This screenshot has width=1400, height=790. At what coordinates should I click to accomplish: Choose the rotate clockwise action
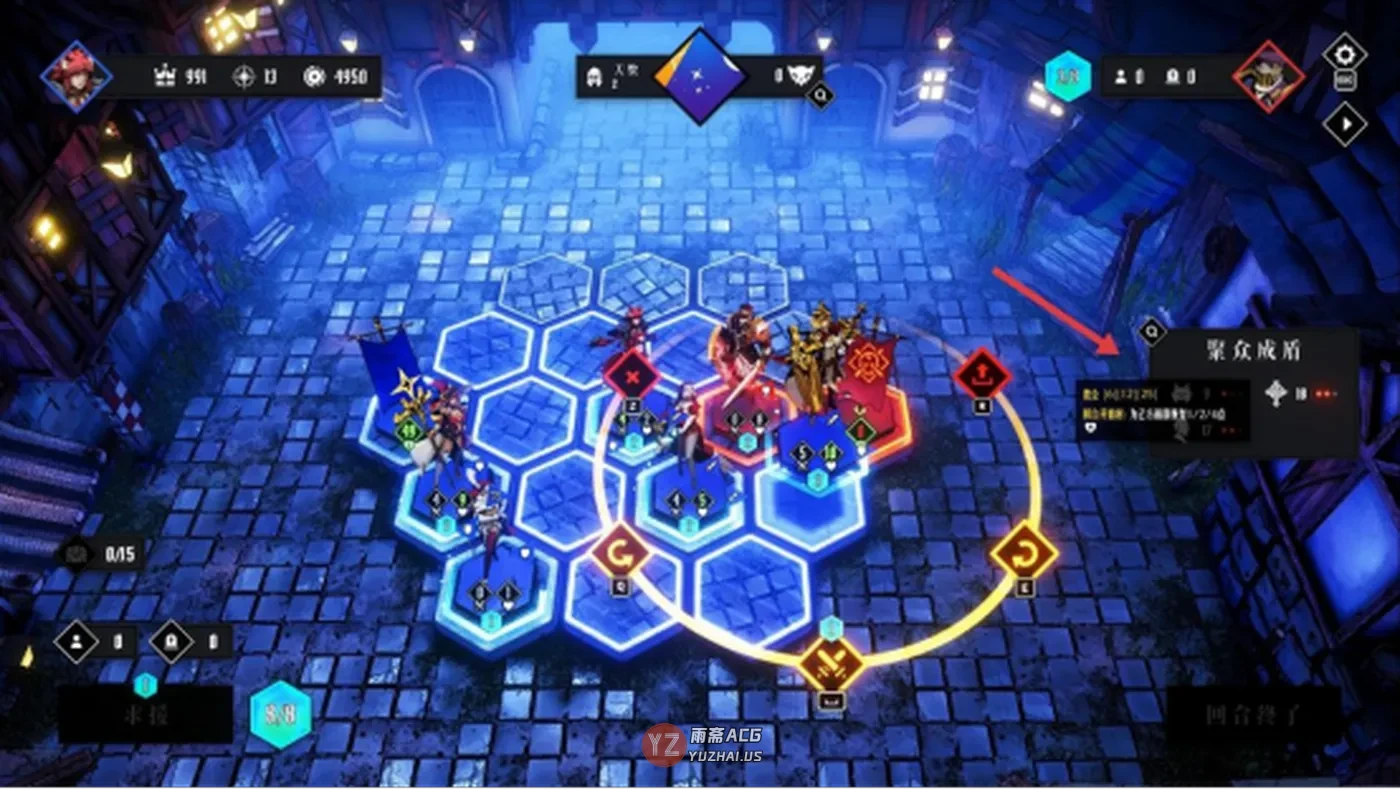click(x=1024, y=551)
